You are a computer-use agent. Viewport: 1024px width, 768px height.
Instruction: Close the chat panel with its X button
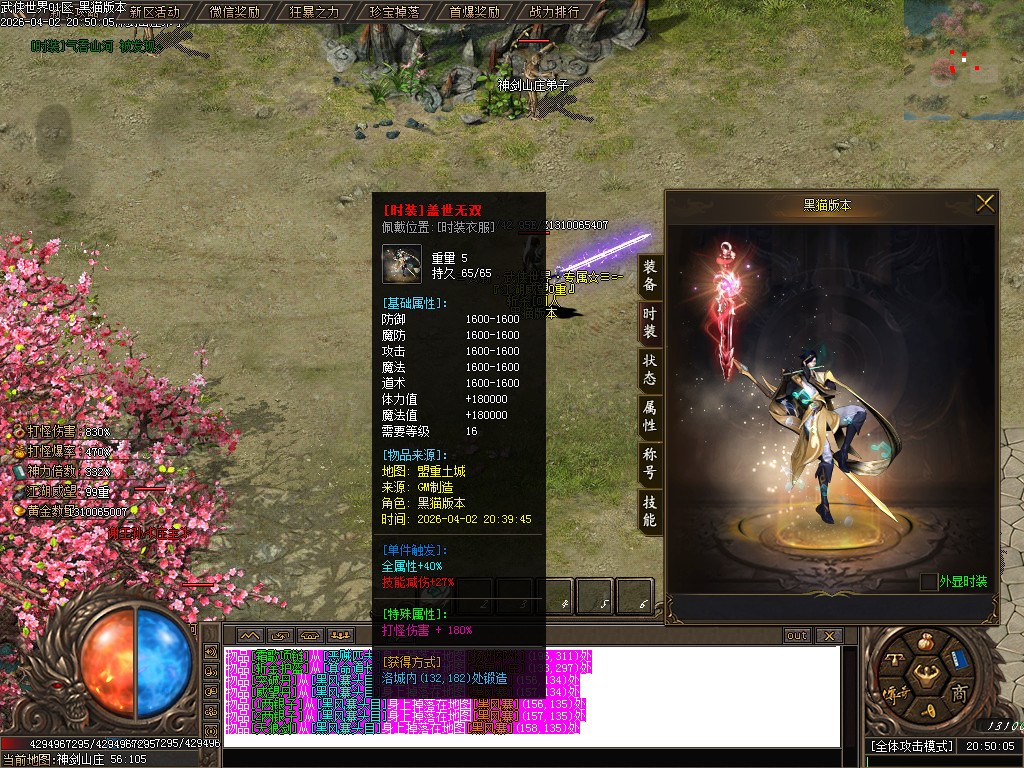[x=829, y=636]
